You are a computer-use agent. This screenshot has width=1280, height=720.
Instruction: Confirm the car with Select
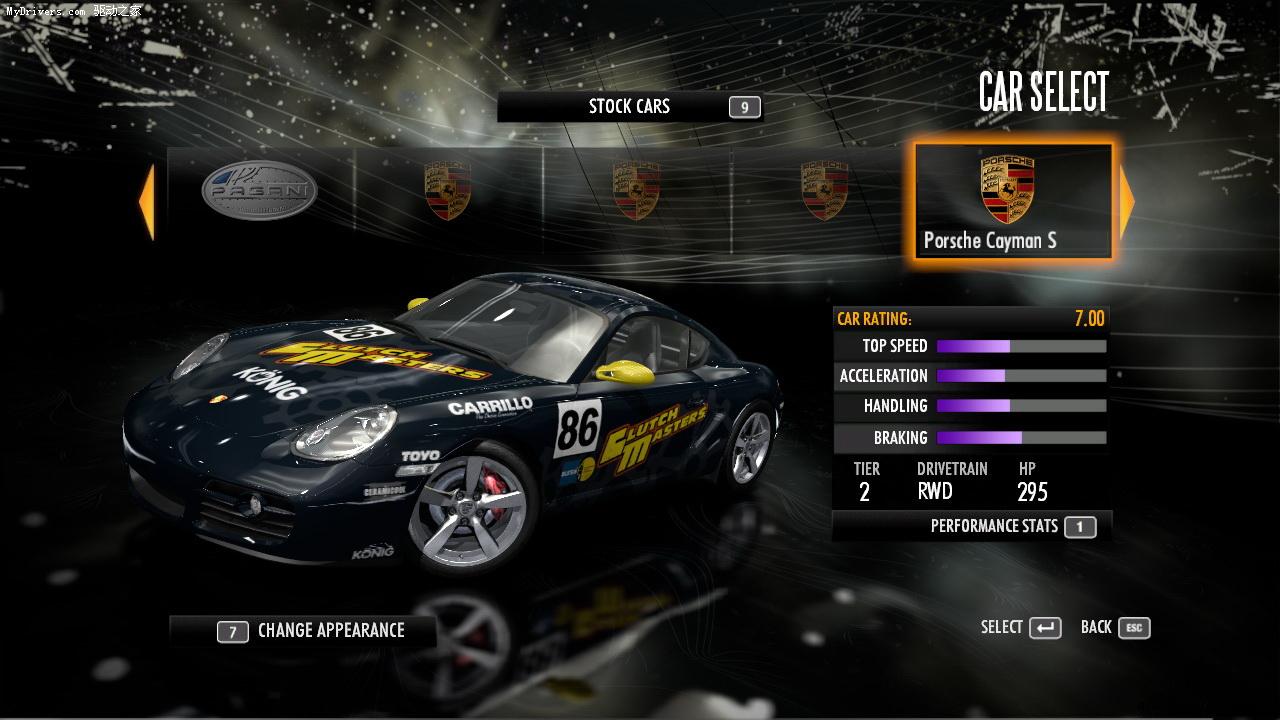point(1020,628)
